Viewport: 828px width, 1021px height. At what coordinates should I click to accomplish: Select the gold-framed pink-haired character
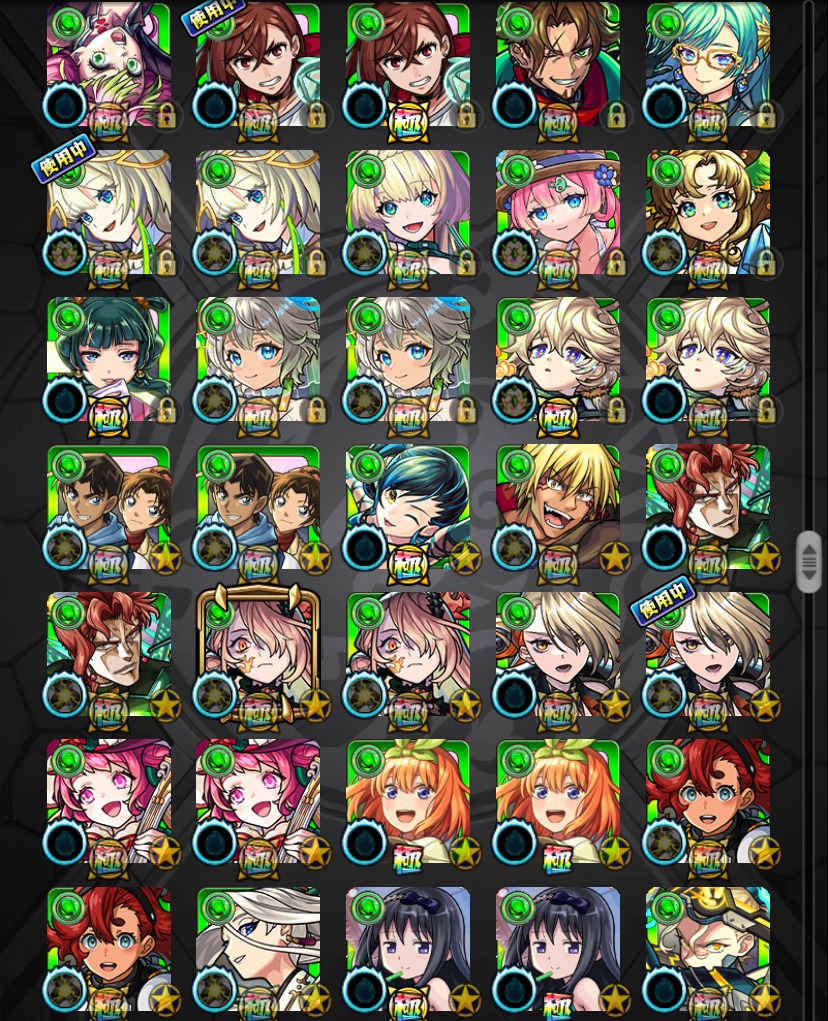[258, 654]
